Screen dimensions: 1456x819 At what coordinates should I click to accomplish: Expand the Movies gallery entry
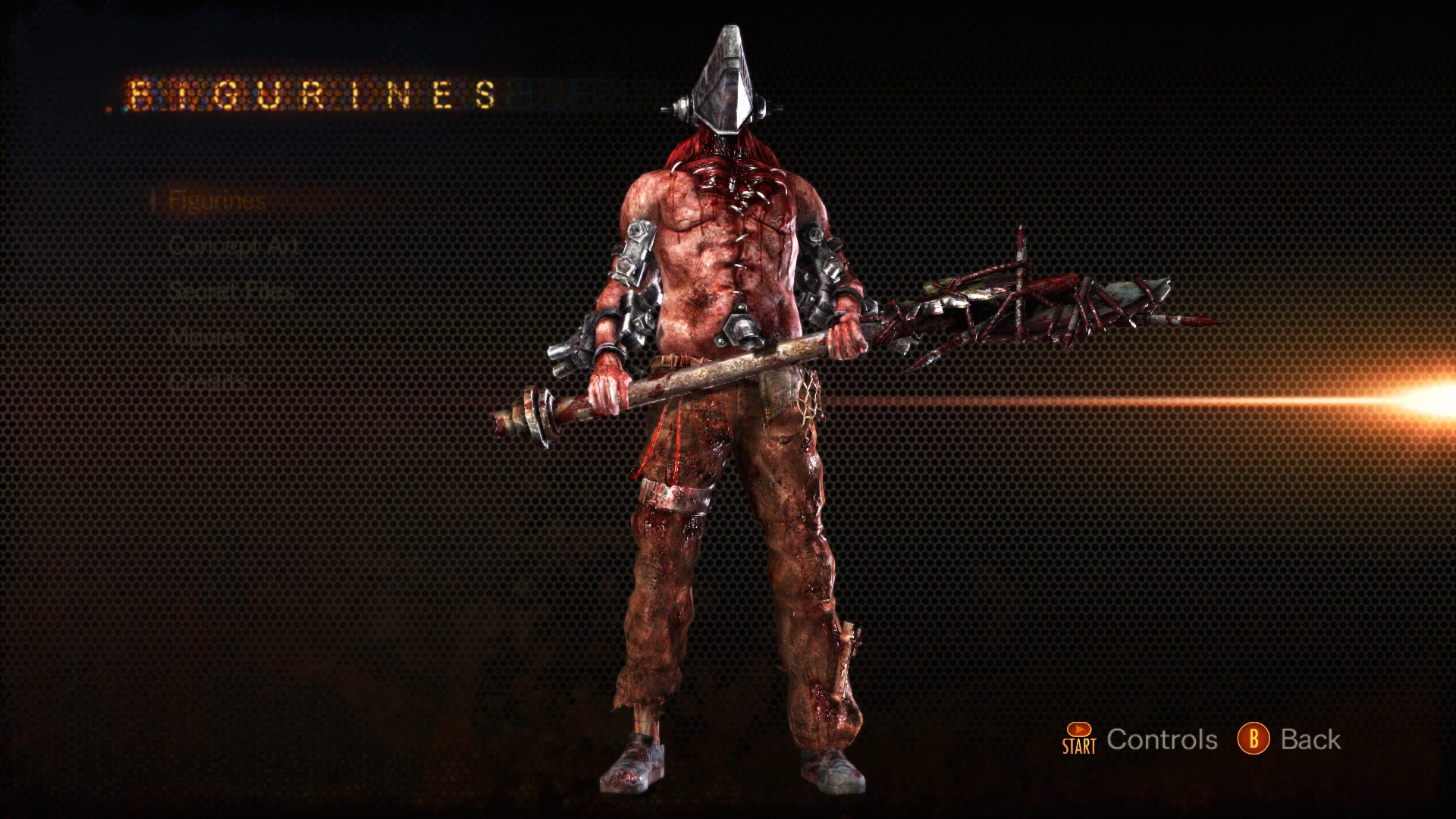pos(205,336)
